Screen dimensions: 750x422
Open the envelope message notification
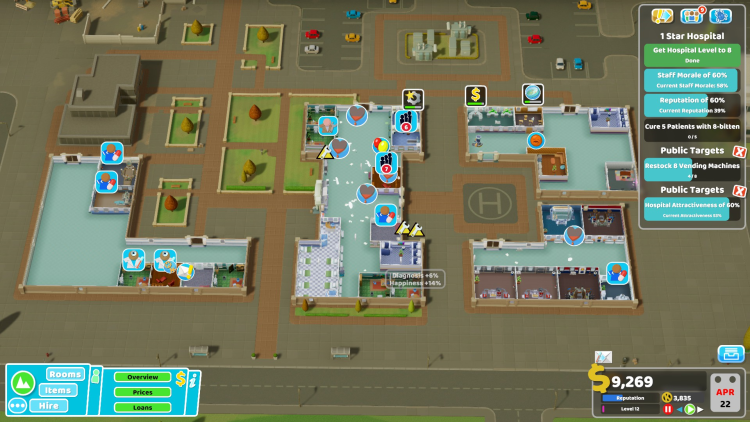[603, 357]
